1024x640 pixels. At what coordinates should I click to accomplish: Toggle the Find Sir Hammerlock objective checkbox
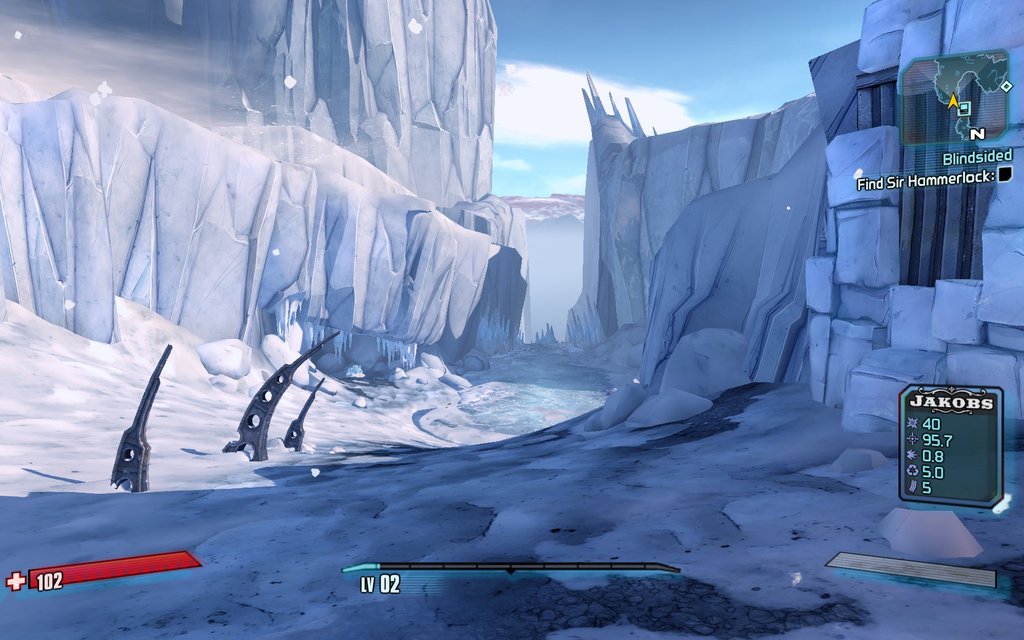[1004, 175]
